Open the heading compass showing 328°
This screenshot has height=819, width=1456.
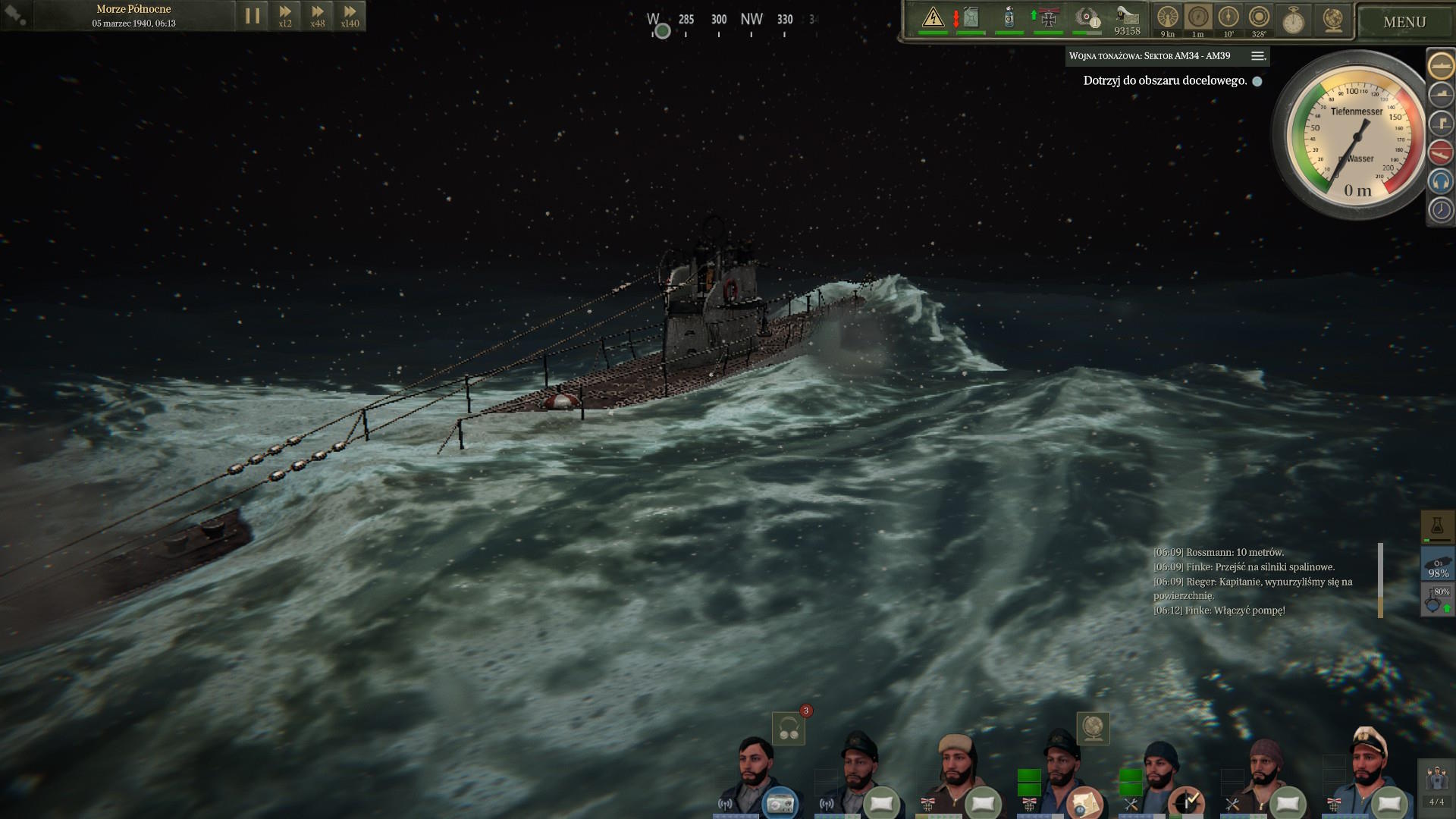[x=1259, y=18]
